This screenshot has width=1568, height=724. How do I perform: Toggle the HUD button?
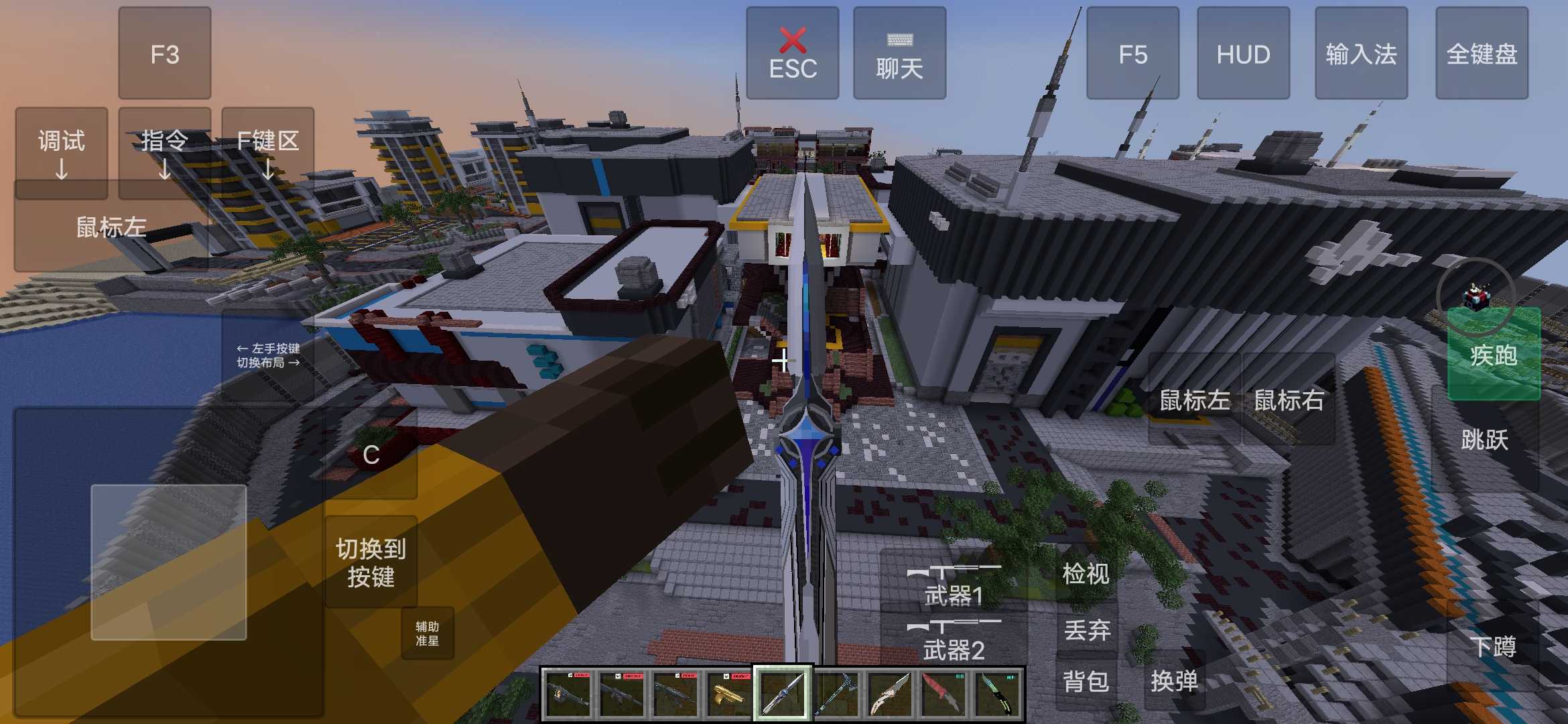coord(1243,54)
